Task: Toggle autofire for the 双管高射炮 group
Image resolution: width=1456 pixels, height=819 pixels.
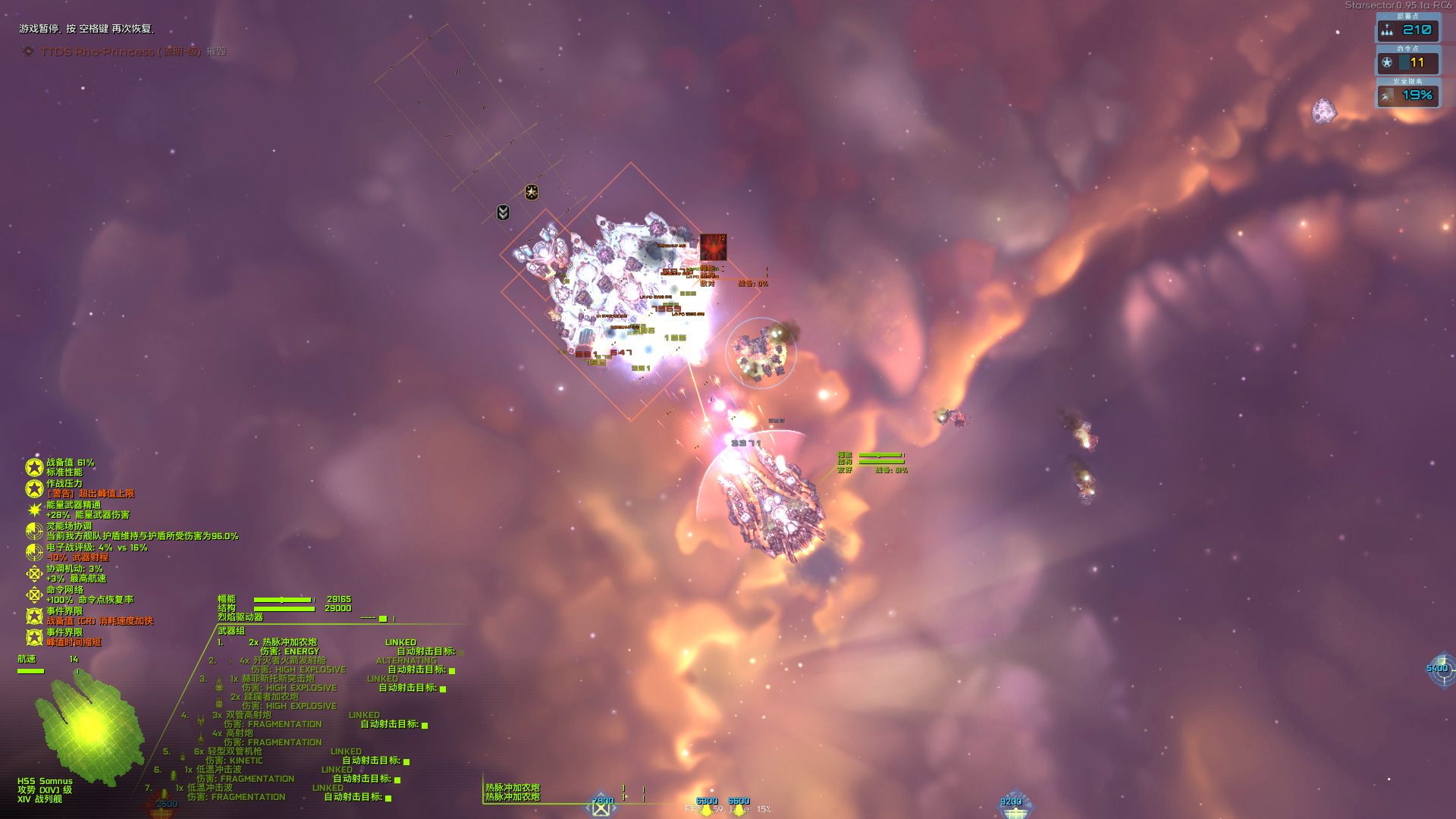Action: click(x=425, y=726)
